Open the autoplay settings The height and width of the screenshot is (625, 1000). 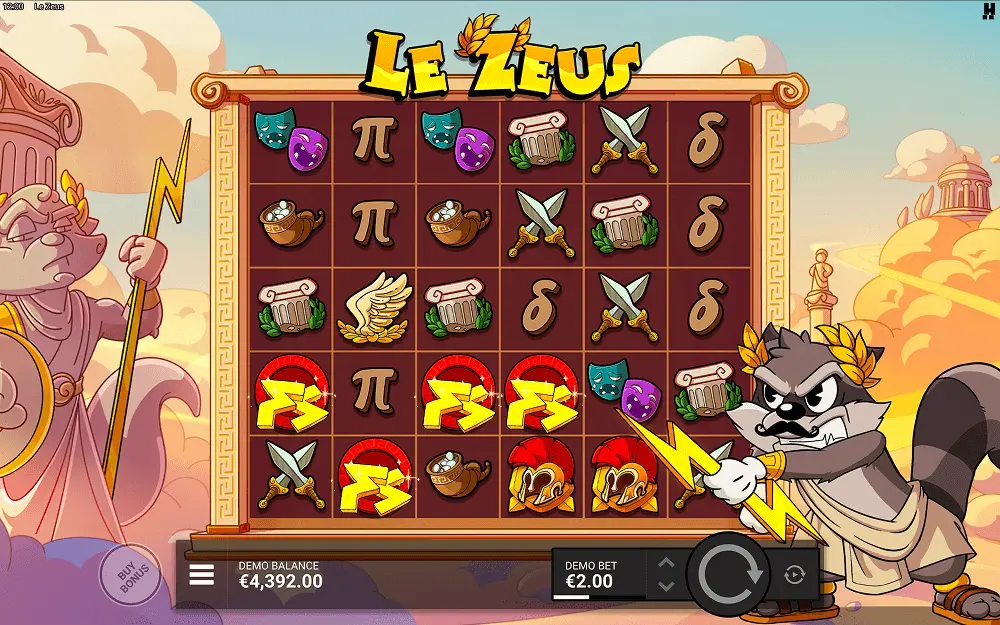[x=794, y=574]
